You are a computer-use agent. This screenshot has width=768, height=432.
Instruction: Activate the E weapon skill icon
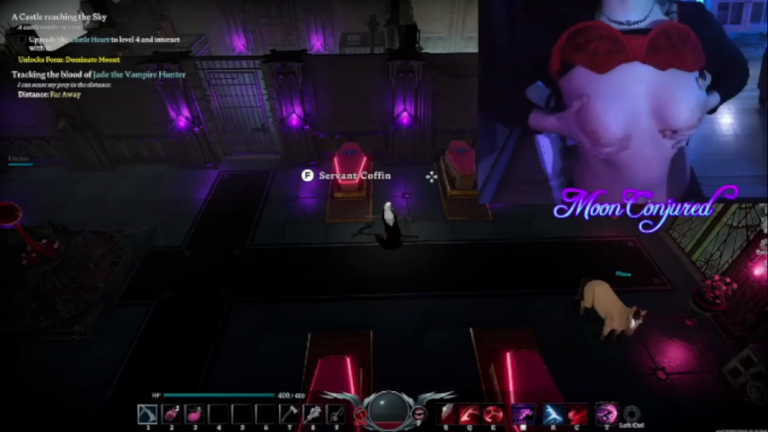(x=493, y=413)
